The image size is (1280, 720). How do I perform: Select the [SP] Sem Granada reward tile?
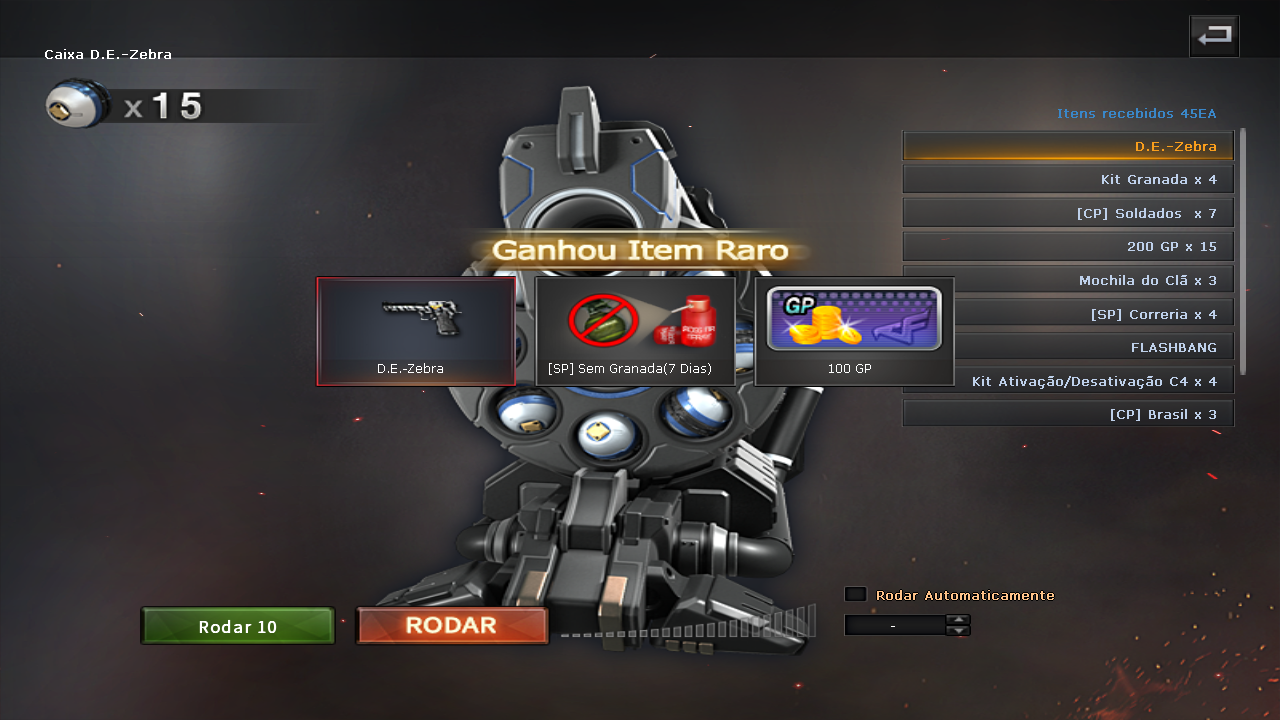[x=635, y=331]
